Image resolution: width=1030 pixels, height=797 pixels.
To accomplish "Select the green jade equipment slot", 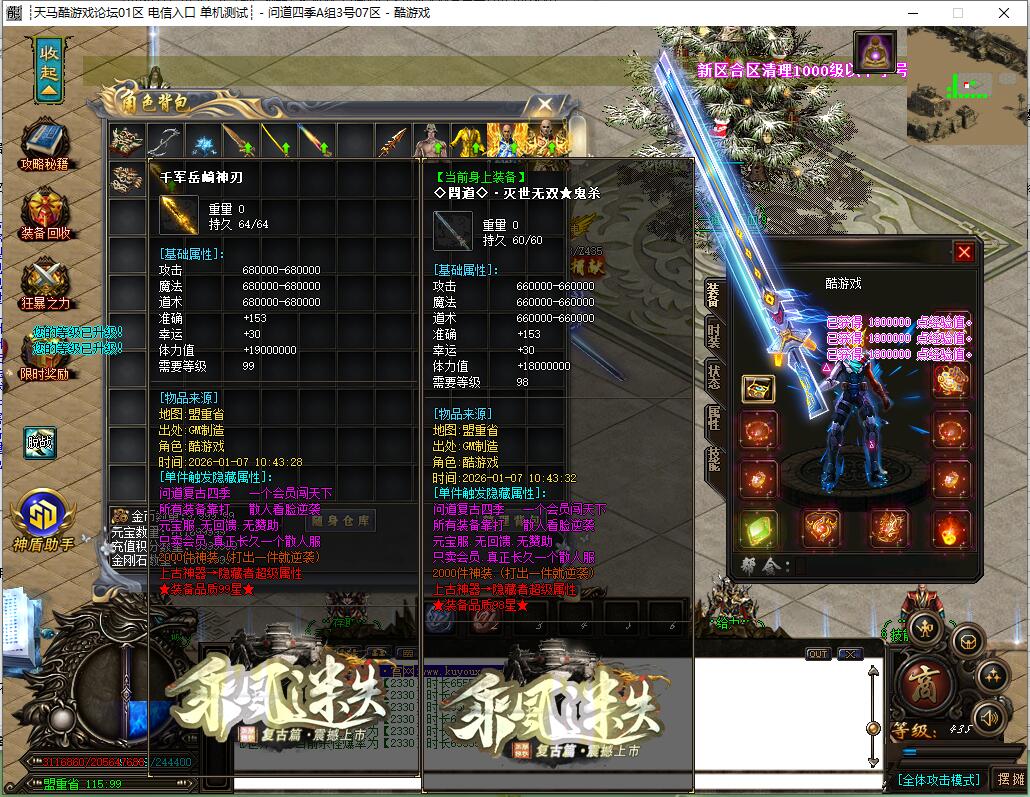I will (759, 529).
